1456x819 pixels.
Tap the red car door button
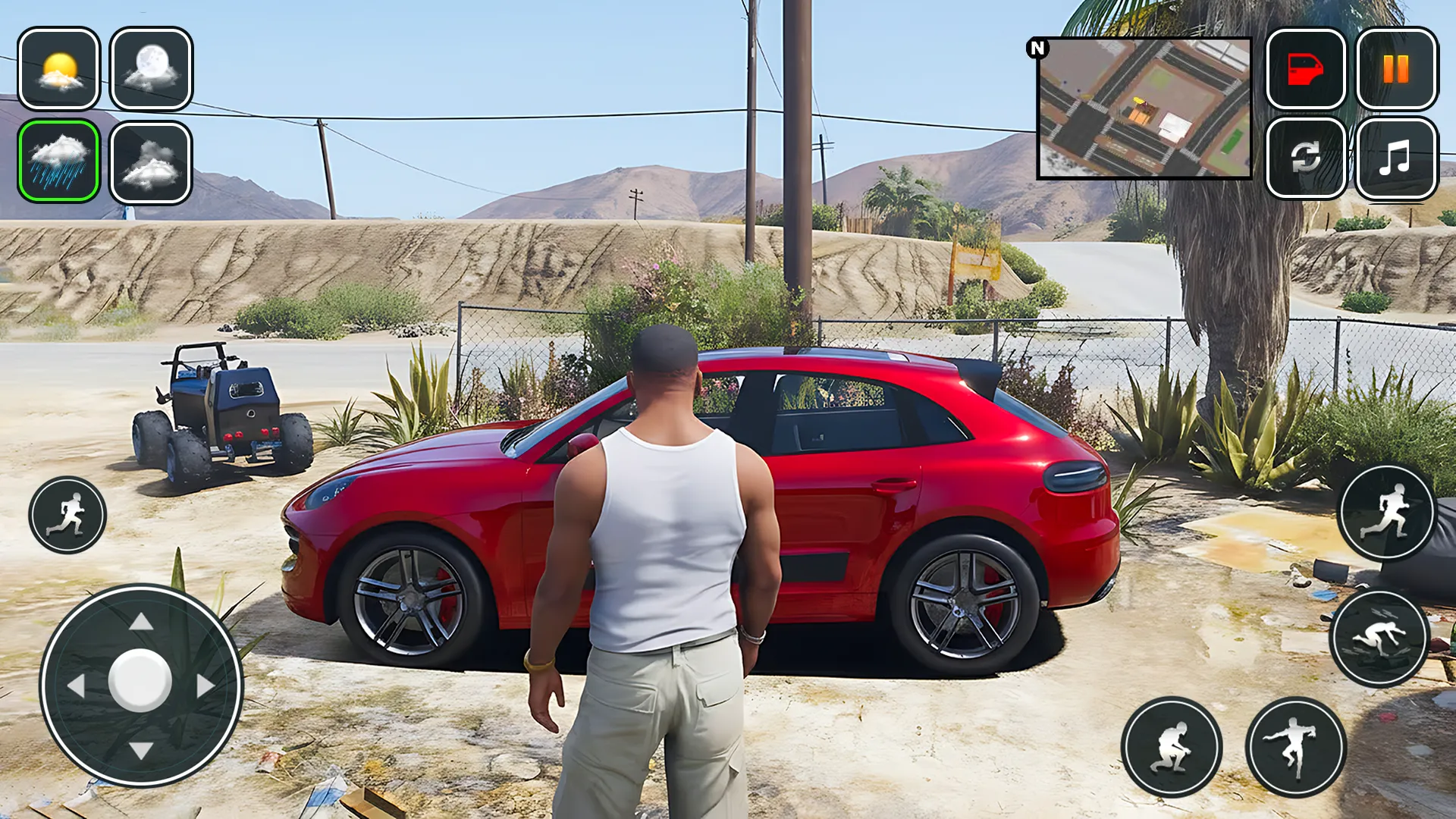coord(1306,69)
